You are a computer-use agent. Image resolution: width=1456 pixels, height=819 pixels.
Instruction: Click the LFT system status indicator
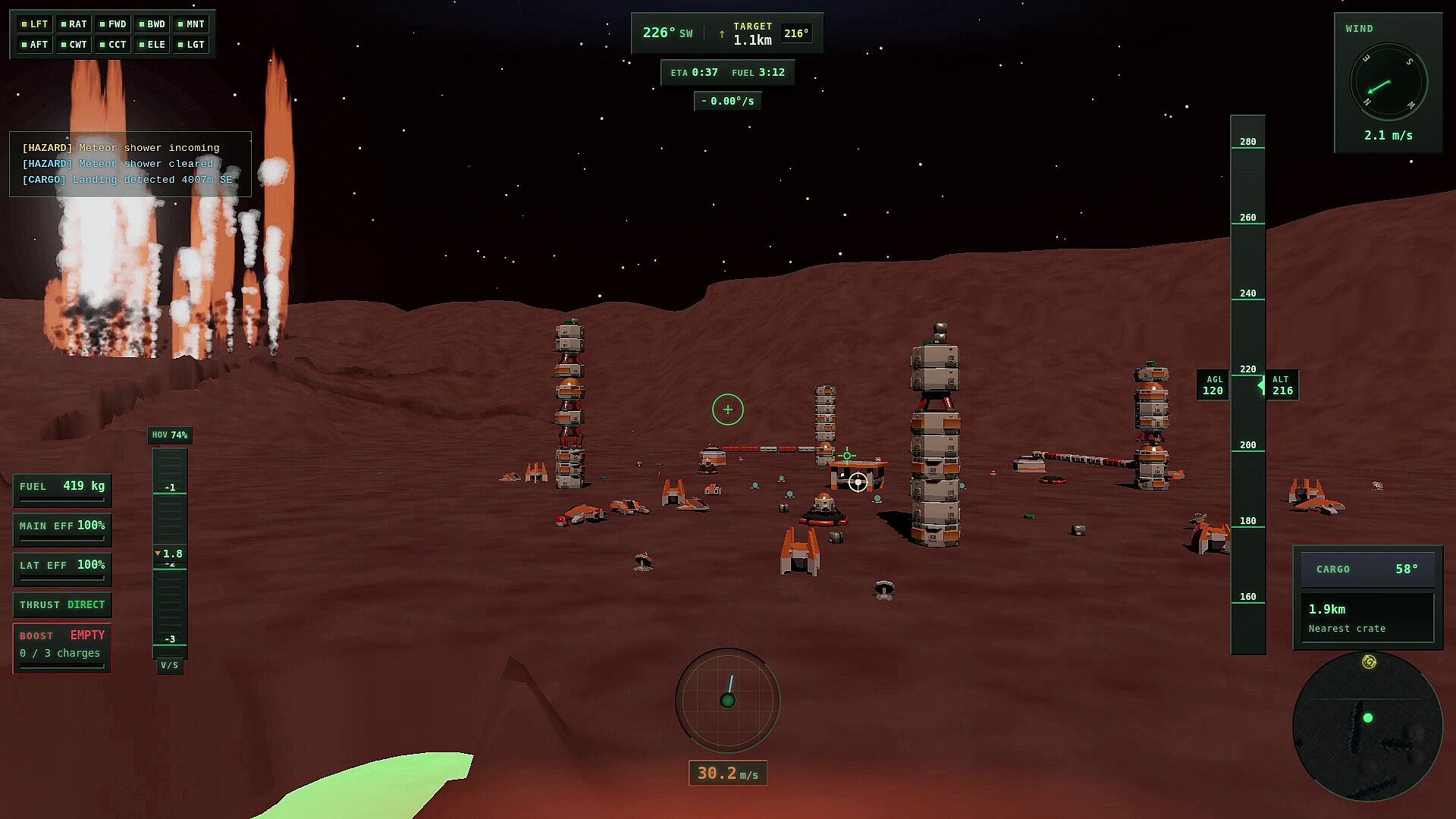click(x=35, y=24)
